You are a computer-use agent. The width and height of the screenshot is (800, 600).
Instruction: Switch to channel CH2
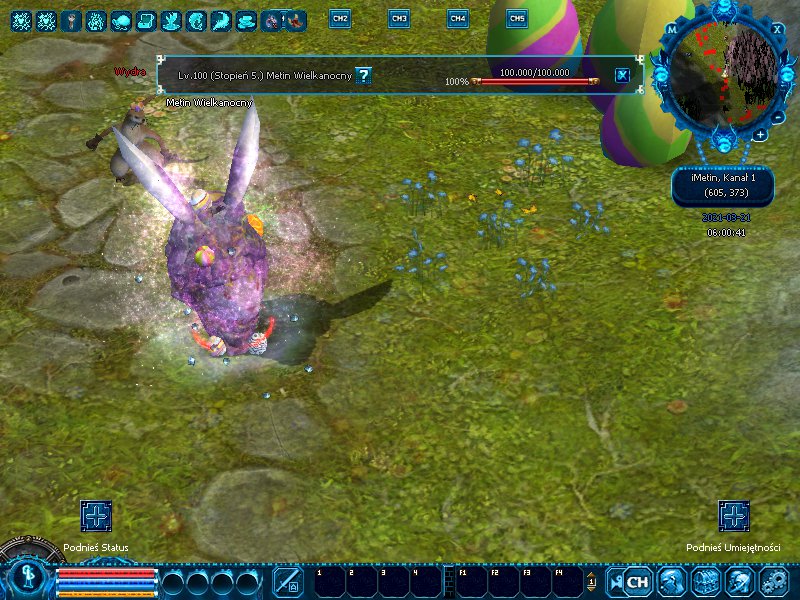pos(340,19)
